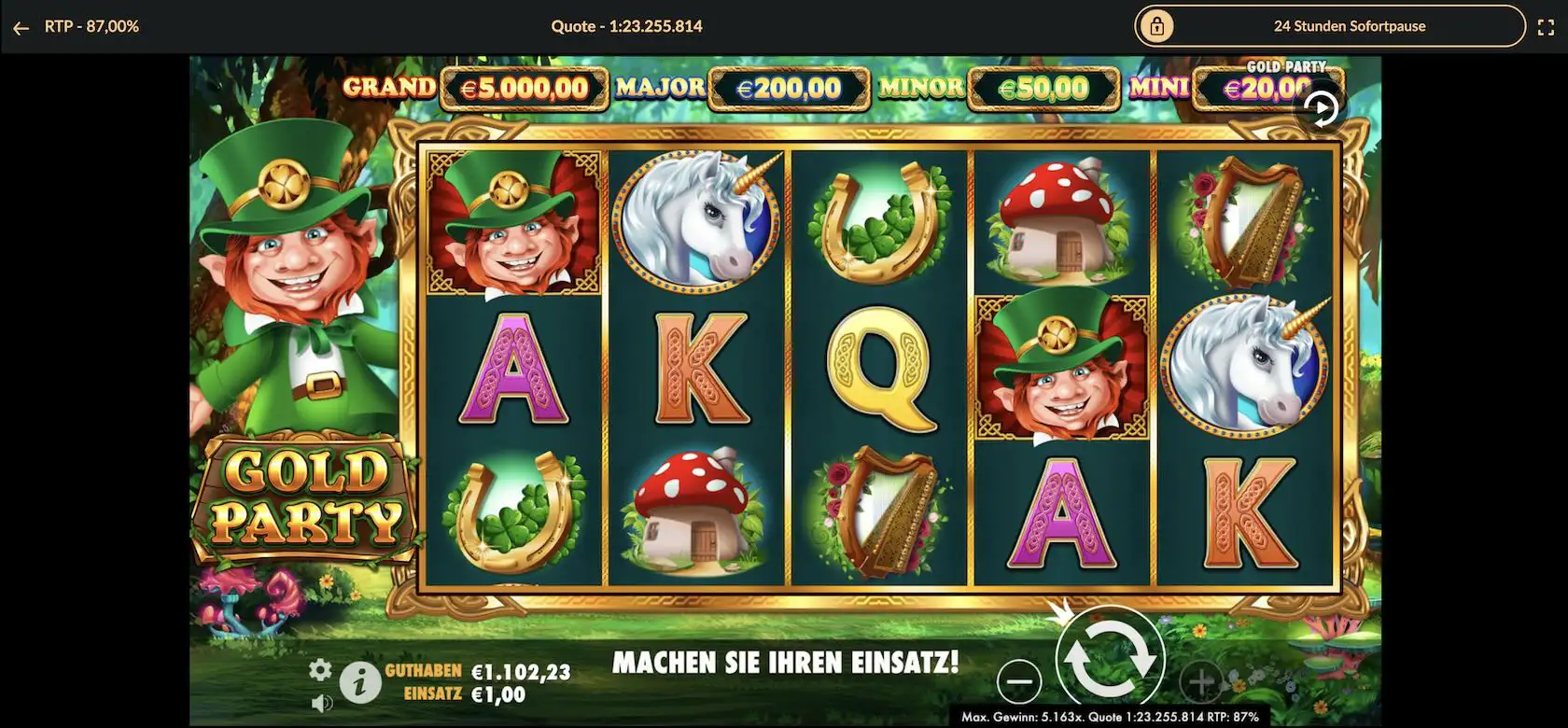
Task: Toggle fullscreen mode
Action: [x=1546, y=28]
